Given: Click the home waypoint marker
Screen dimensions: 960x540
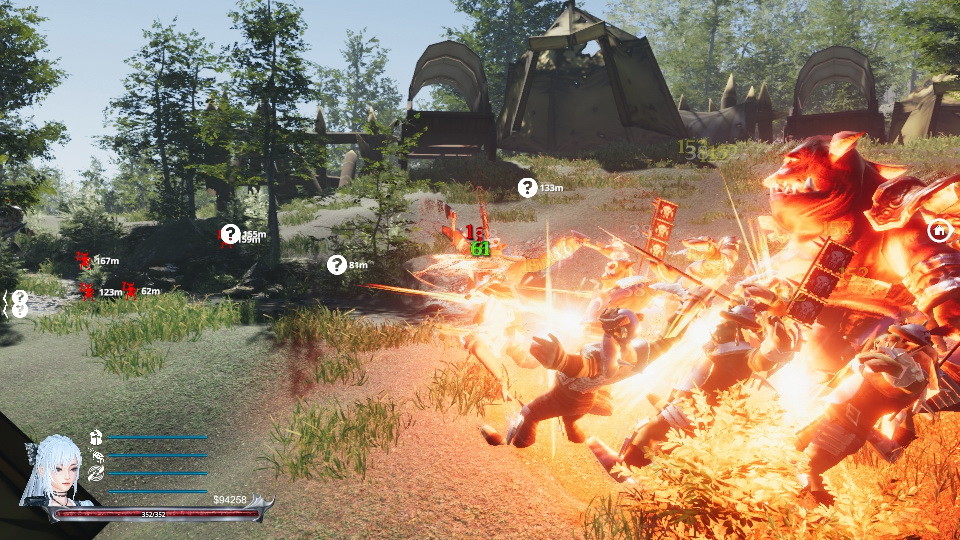Looking at the screenshot, I should point(939,231).
